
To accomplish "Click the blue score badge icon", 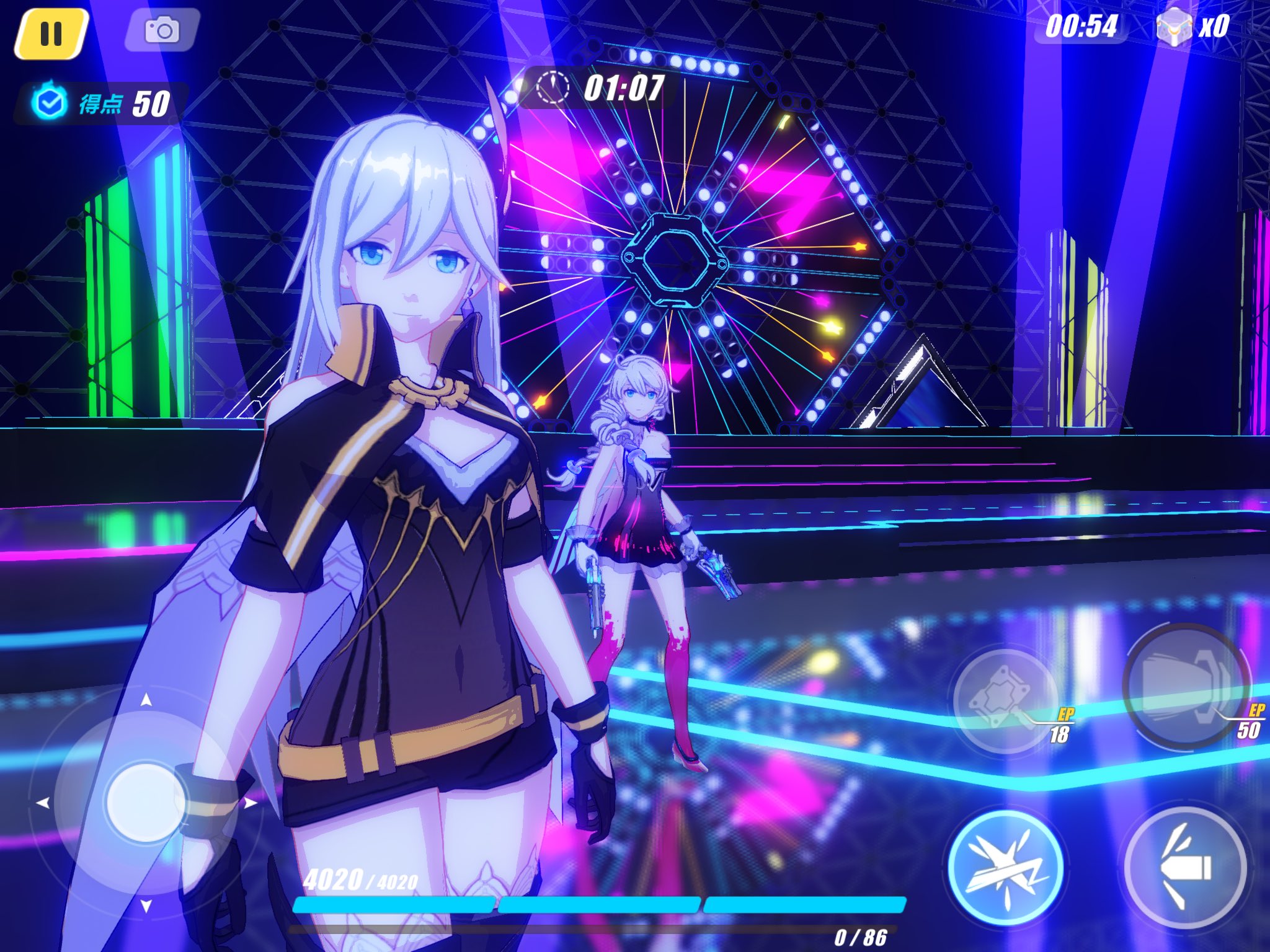I will tap(50, 101).
